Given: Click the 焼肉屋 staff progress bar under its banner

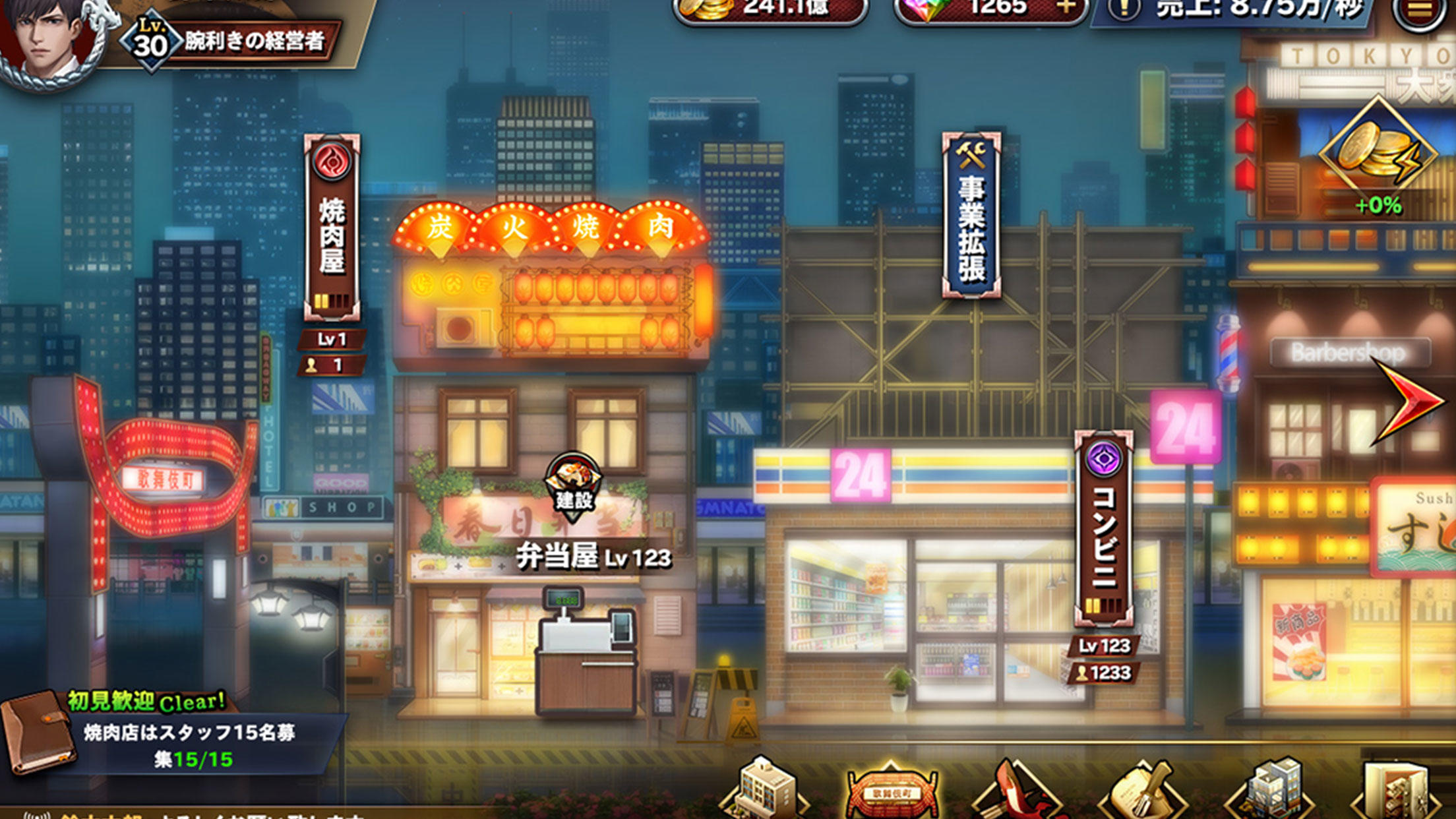Looking at the screenshot, I should pos(330,302).
